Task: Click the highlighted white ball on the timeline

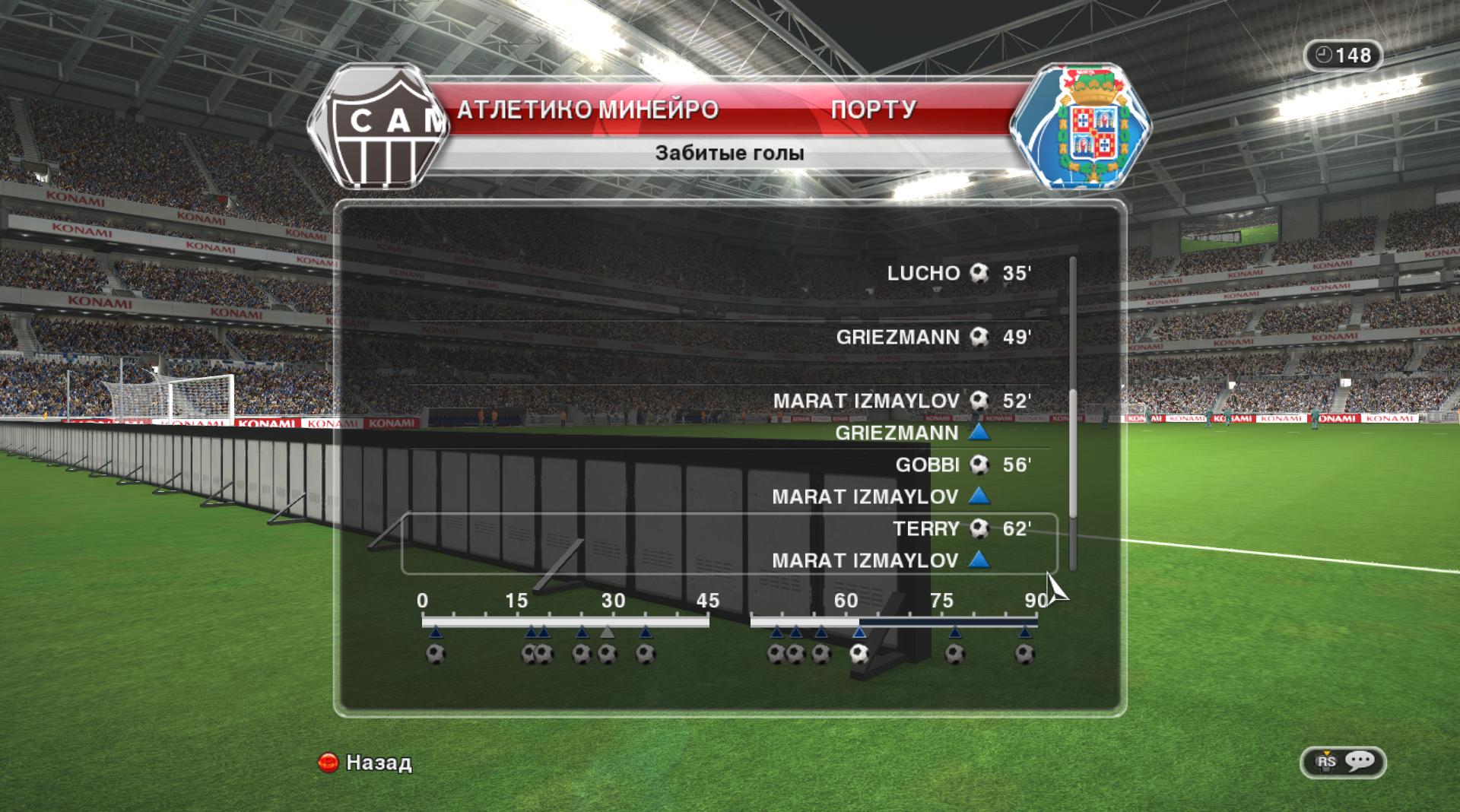Action: [x=859, y=654]
